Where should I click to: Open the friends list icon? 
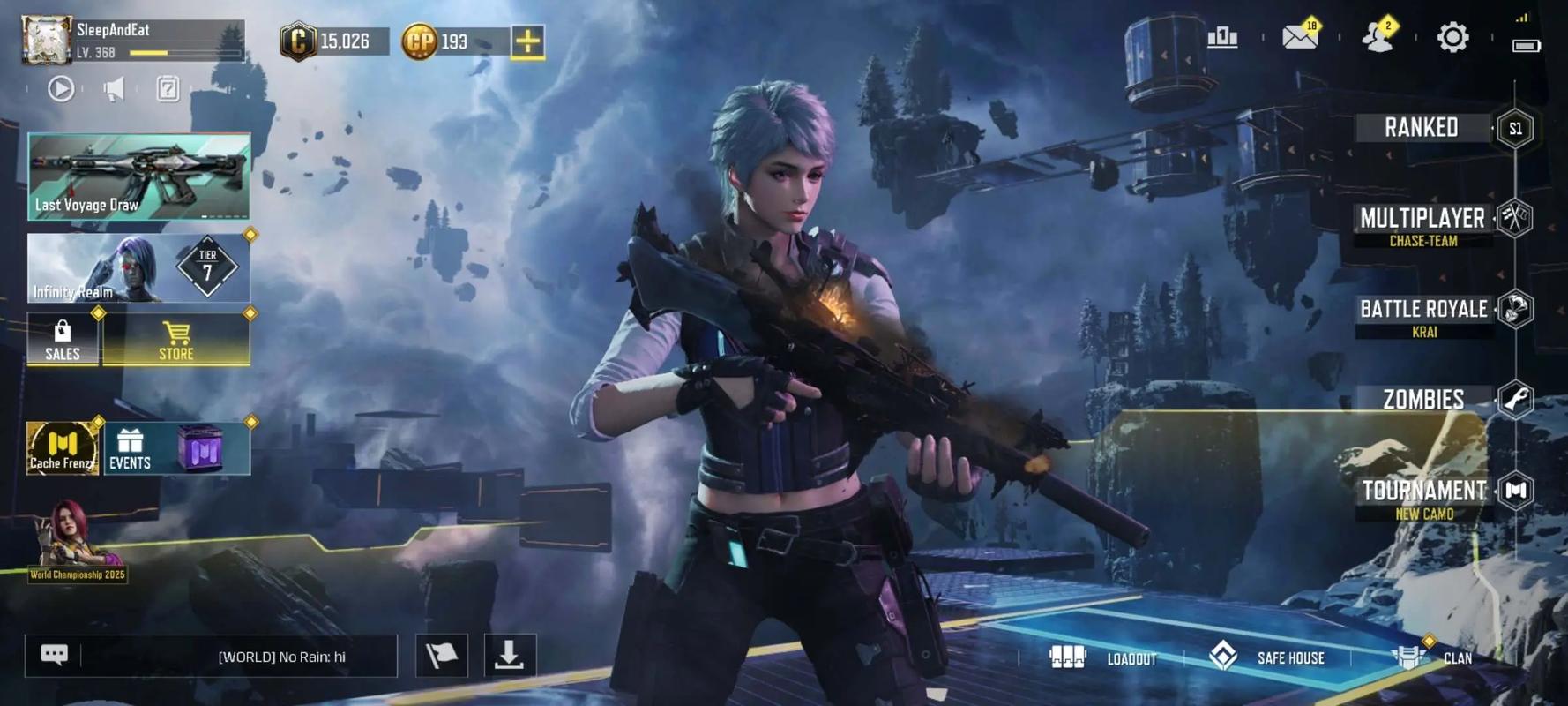[1377, 37]
